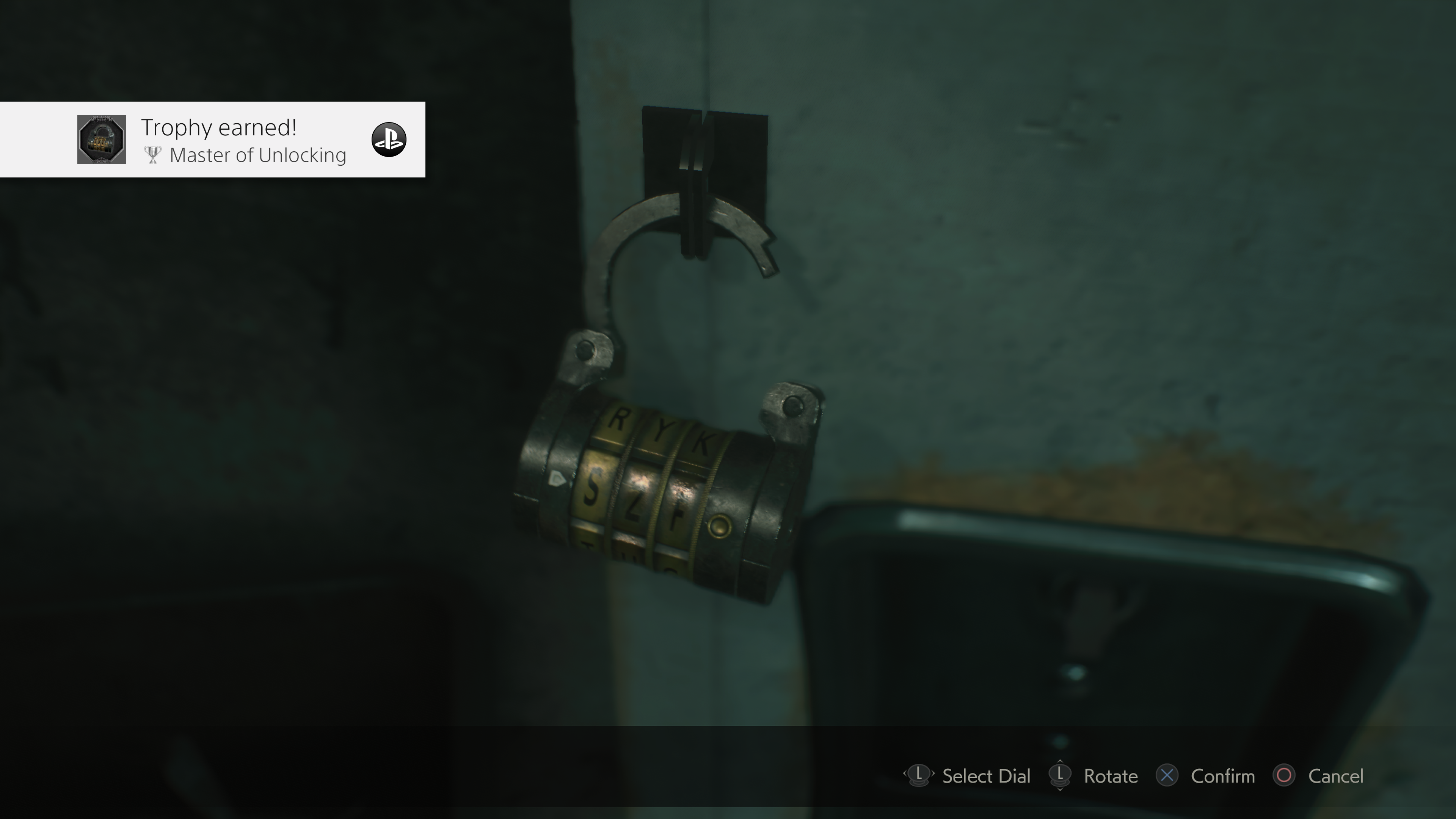Viewport: 1456px width, 819px height.
Task: Click the Confirm label text
Action: point(1223,777)
